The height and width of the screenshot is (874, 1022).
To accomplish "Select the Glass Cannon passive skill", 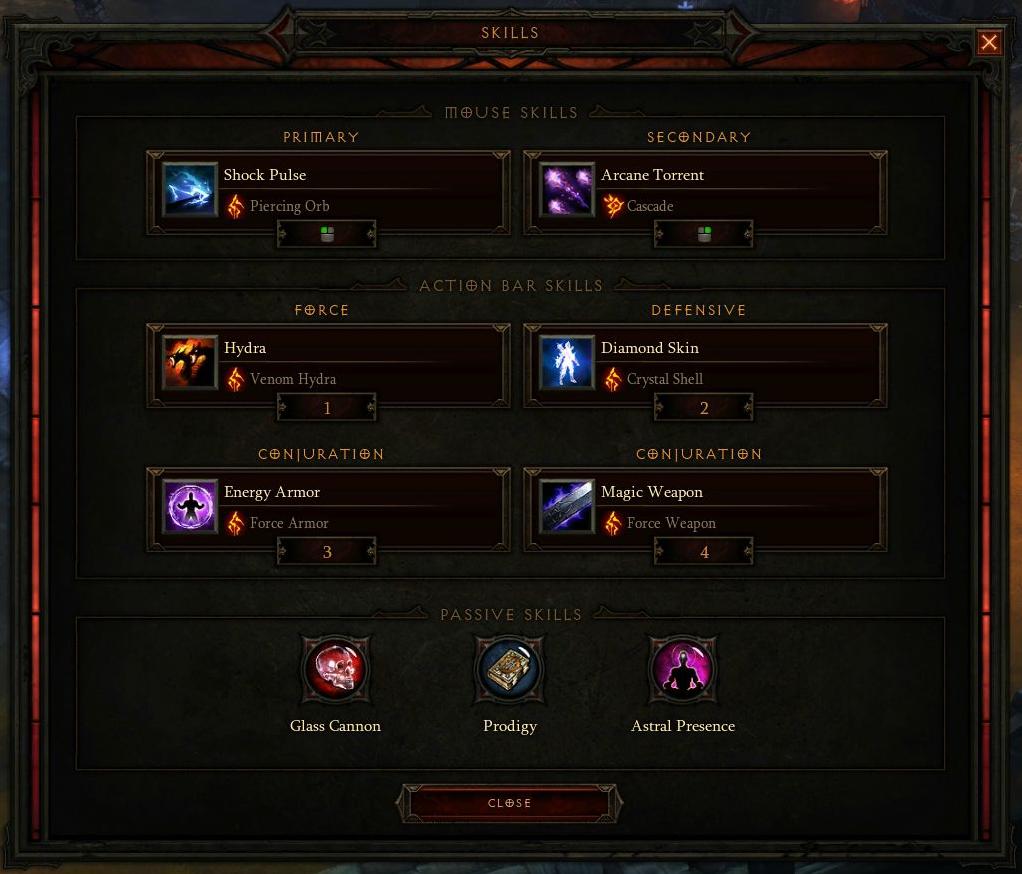I will tap(336, 670).
